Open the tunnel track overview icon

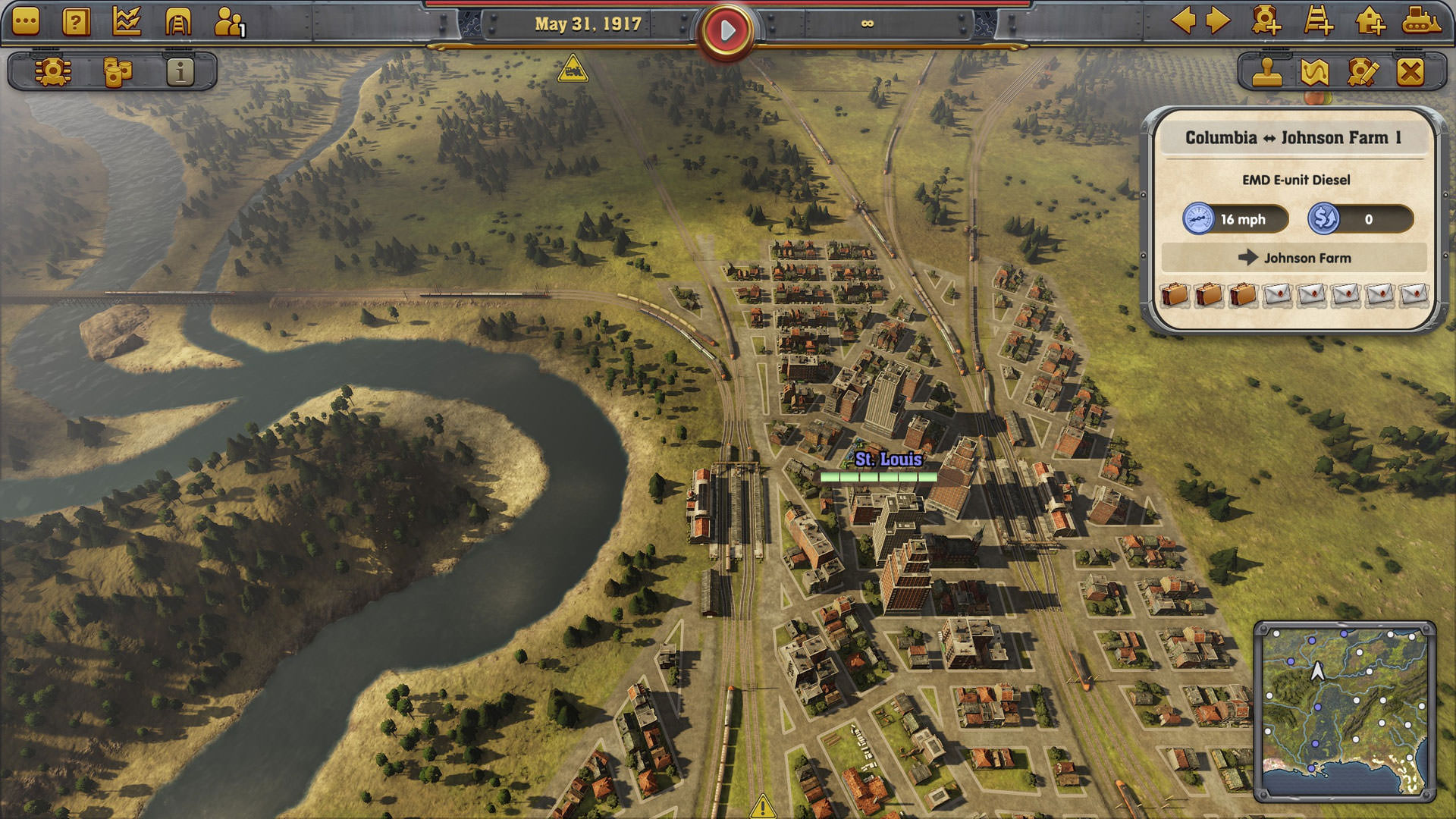[x=178, y=22]
